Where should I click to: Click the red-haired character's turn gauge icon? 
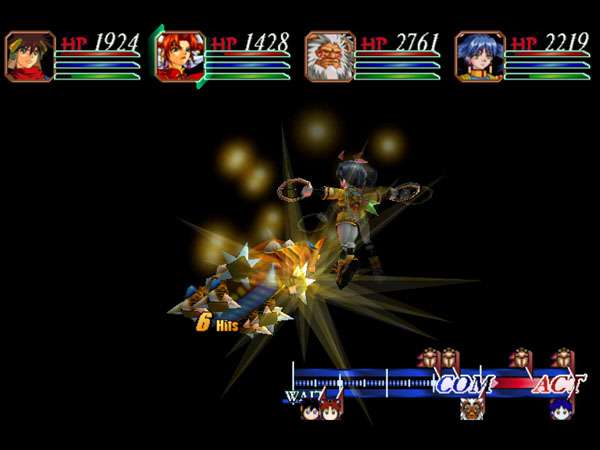pyautogui.click(x=330, y=408)
